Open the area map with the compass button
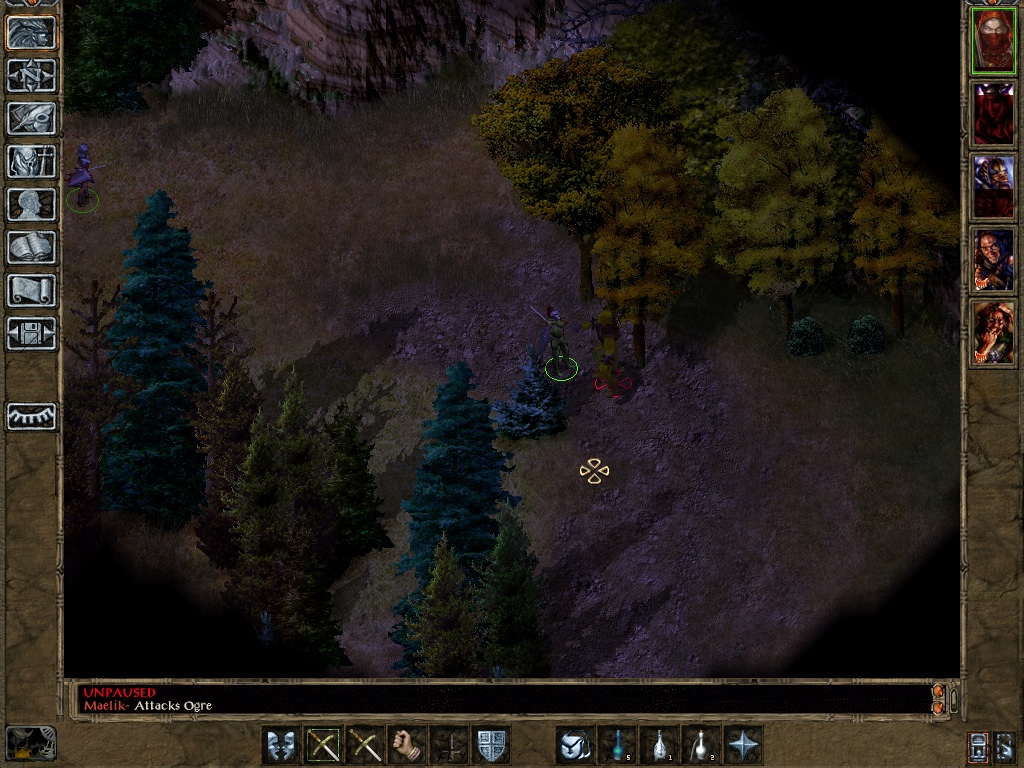The height and width of the screenshot is (768, 1024). 31,75
